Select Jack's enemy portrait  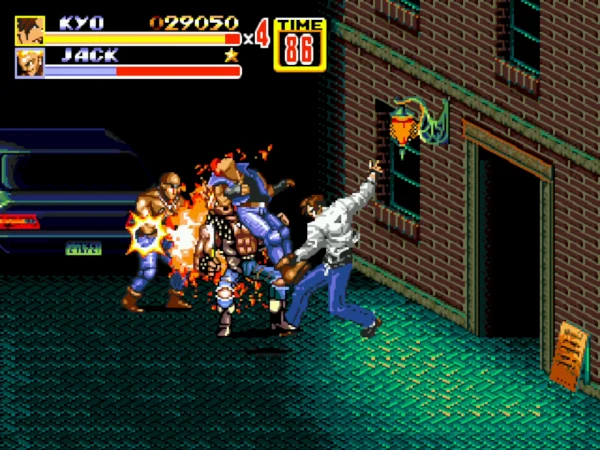click(x=29, y=63)
